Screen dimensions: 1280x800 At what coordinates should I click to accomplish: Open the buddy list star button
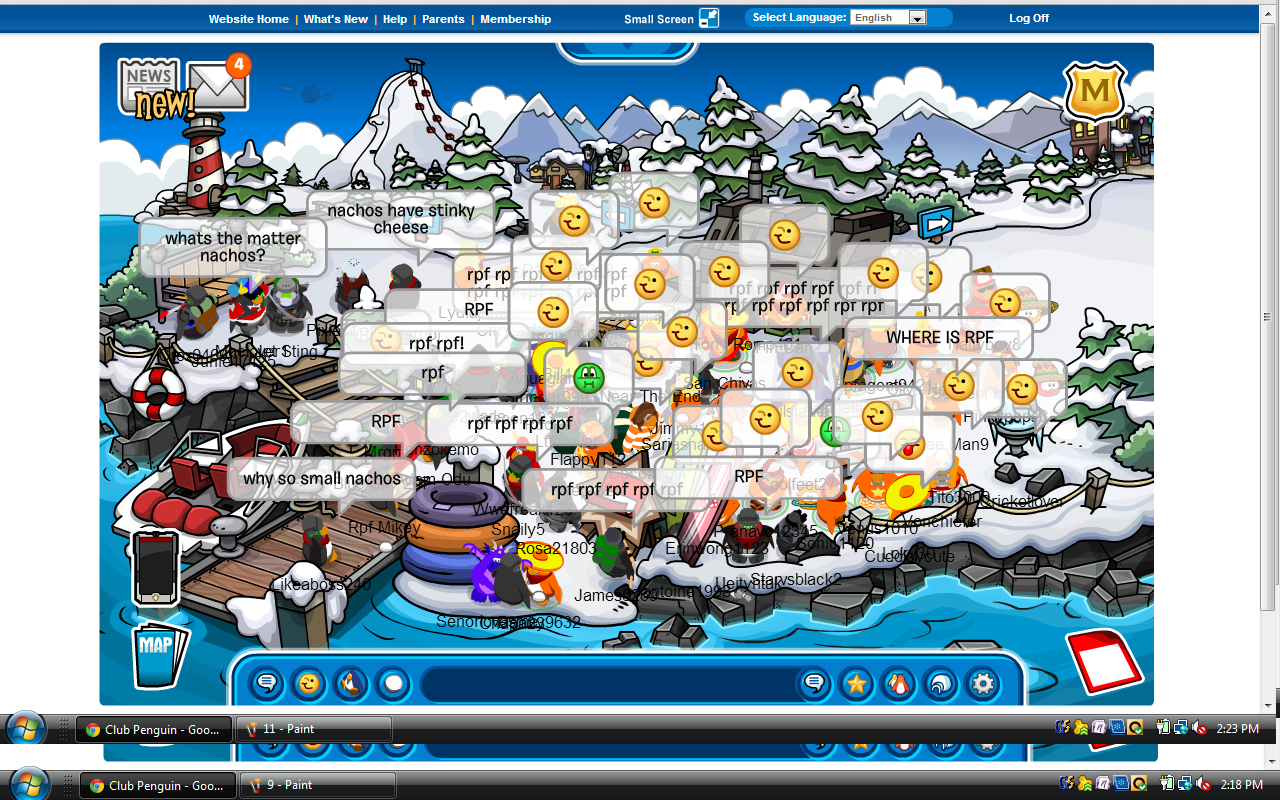[x=857, y=684]
